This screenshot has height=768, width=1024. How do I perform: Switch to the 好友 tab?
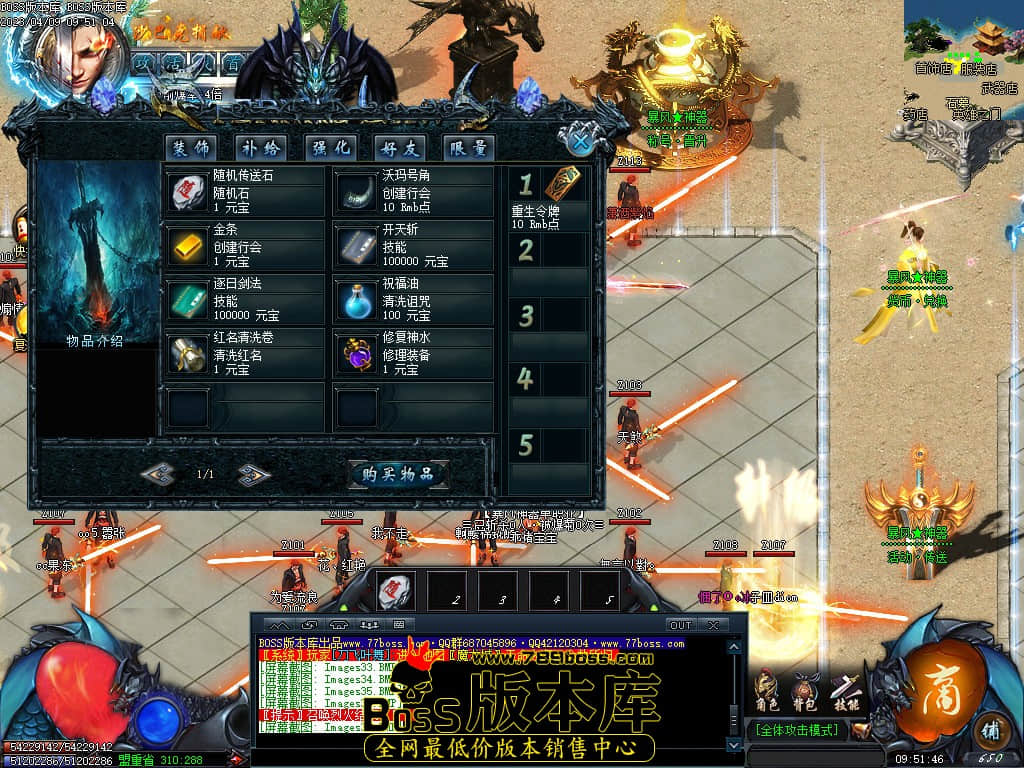click(x=399, y=148)
